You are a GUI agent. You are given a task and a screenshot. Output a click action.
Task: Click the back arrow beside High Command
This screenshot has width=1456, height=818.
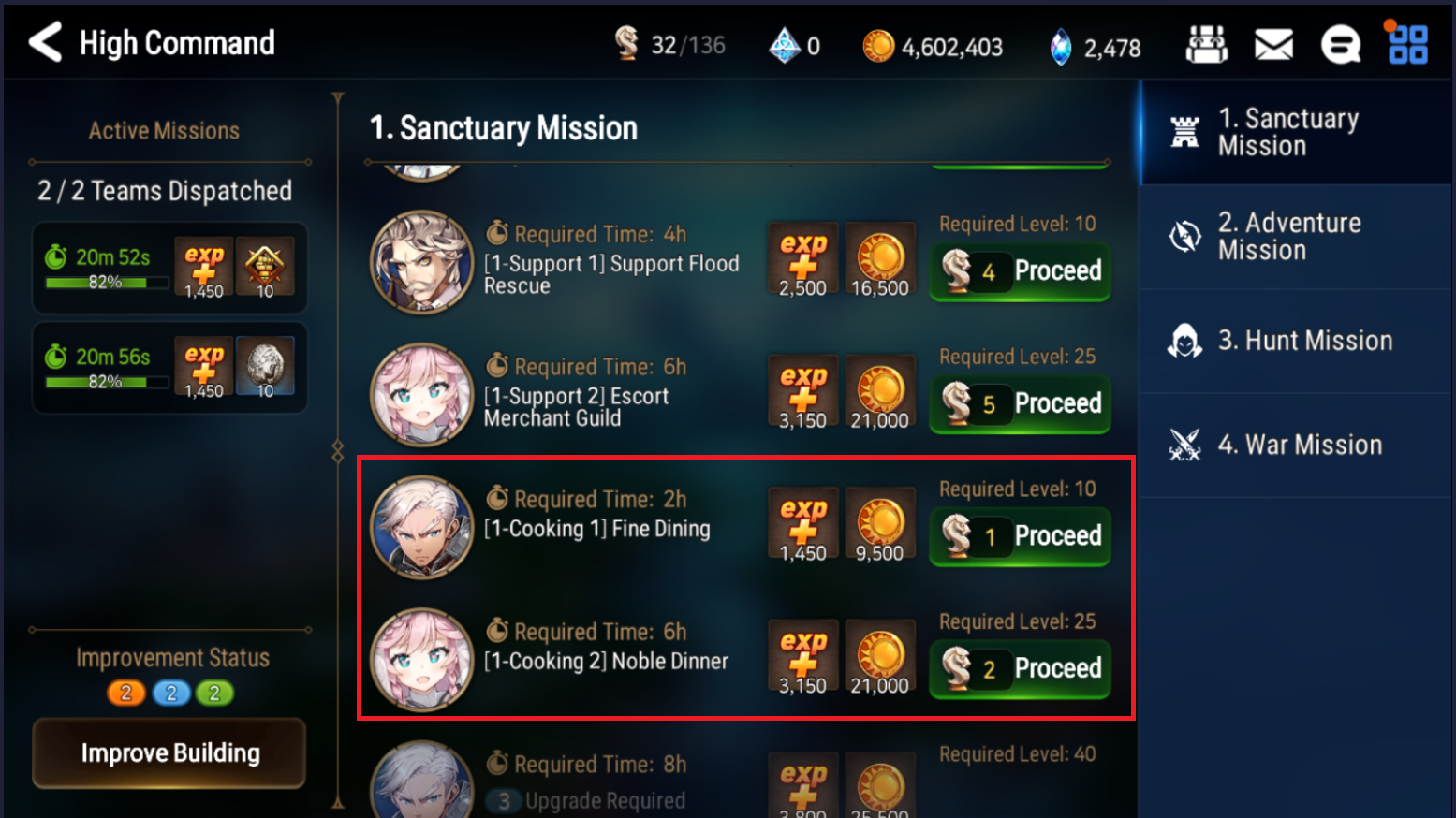[x=43, y=41]
